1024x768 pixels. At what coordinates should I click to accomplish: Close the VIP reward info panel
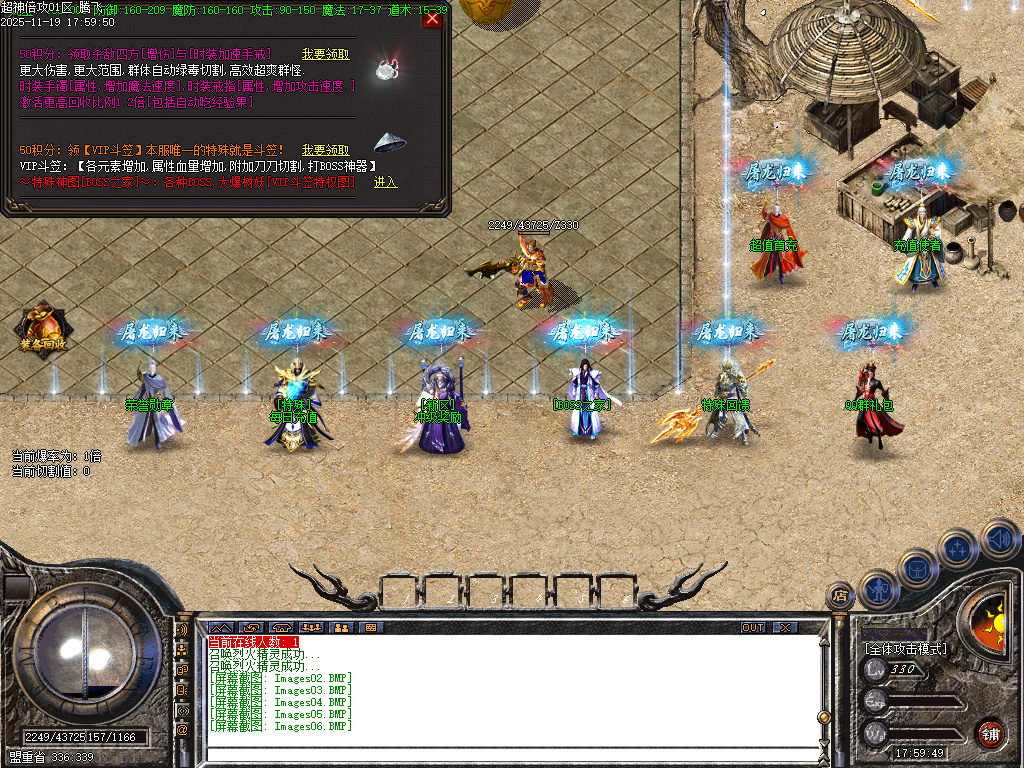point(432,19)
